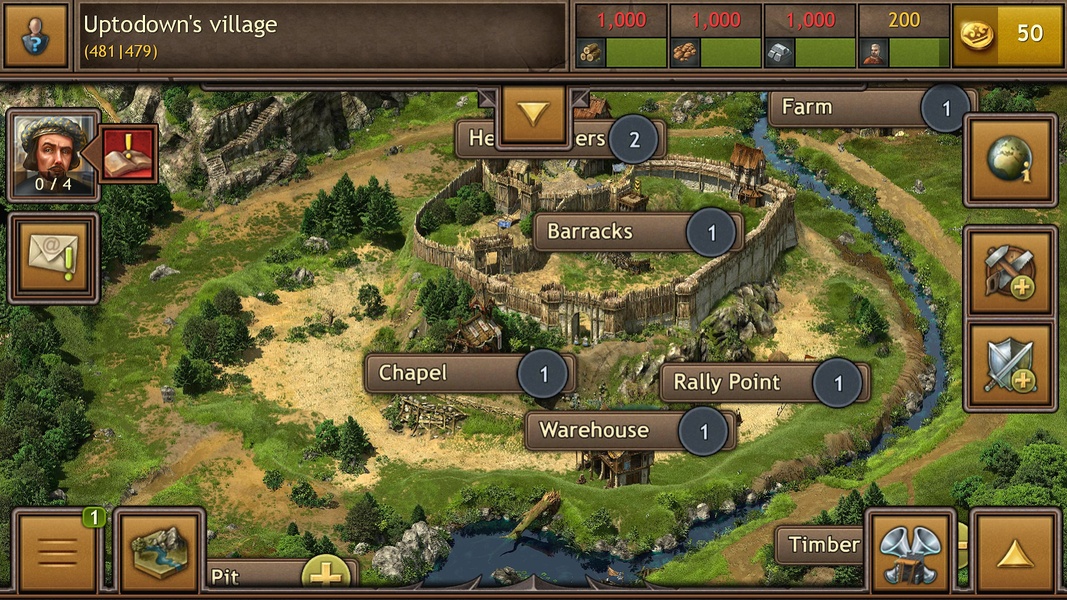The image size is (1067, 600).
Task: Open the world globe map button
Action: (x=1010, y=160)
